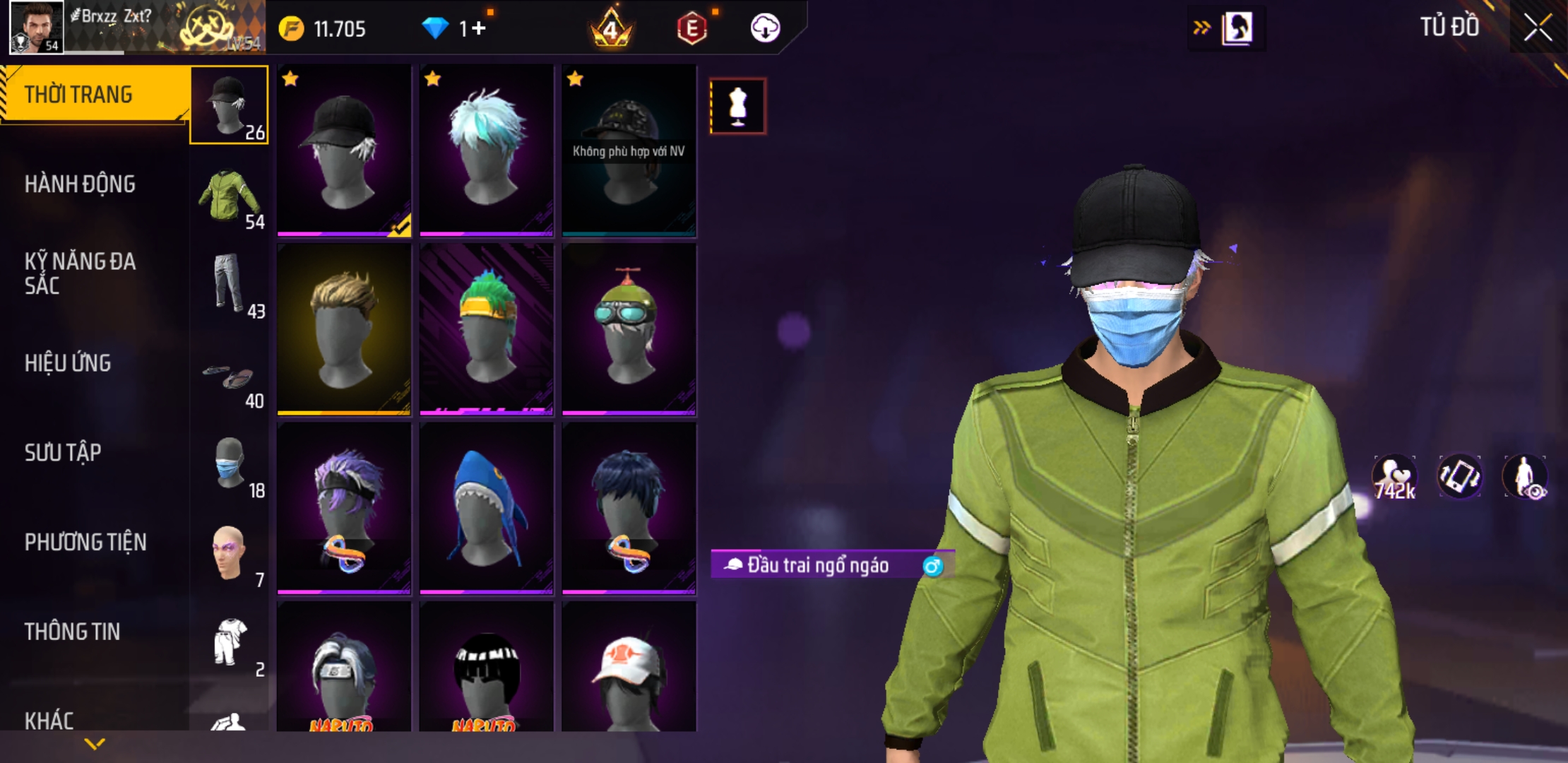Select the blue shark hood headgear
1568x763 pixels.
(x=487, y=509)
